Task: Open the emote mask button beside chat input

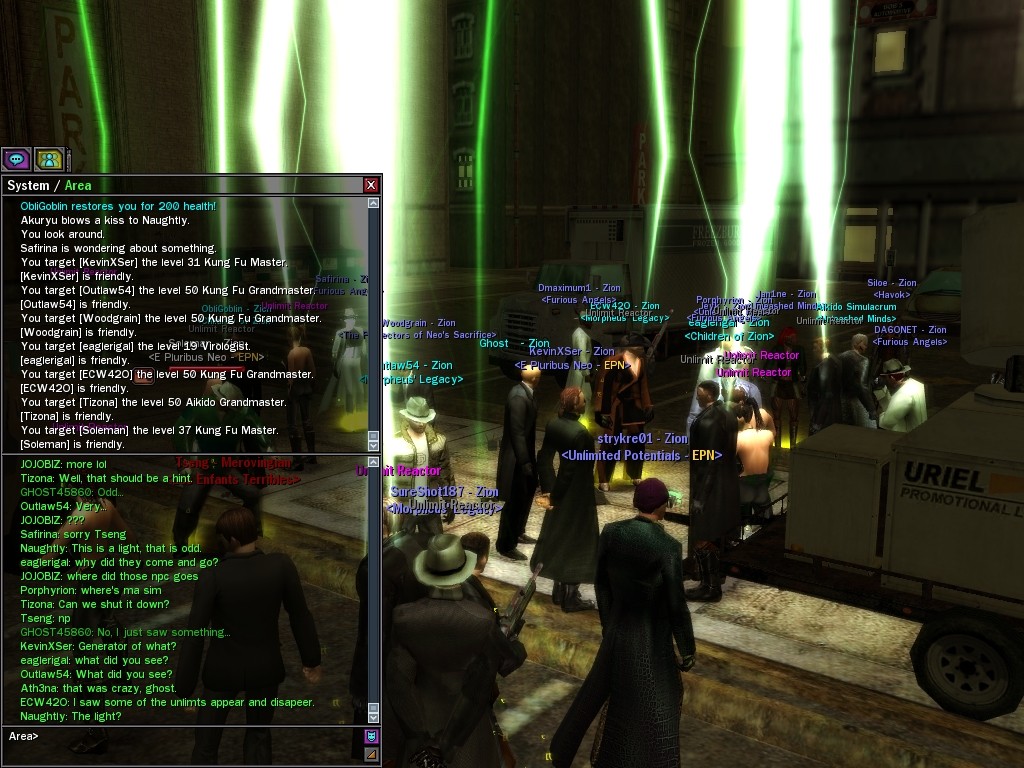Action: point(372,737)
